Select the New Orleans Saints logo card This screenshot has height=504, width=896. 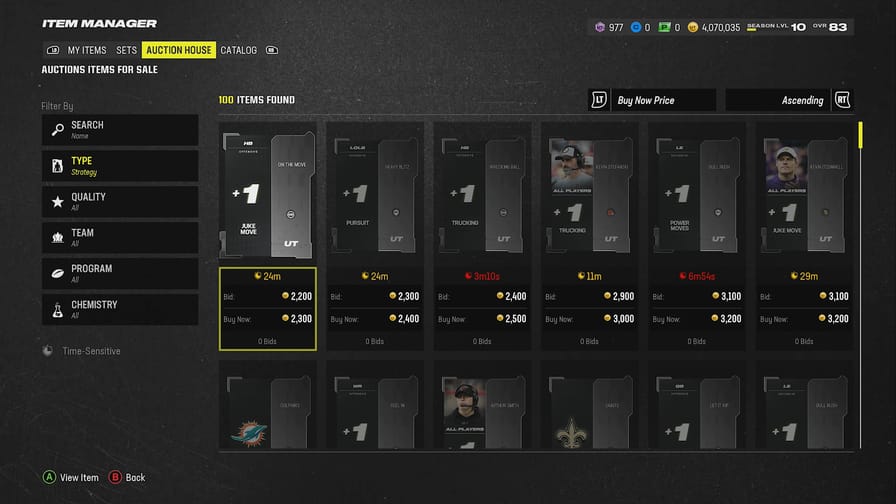point(589,412)
